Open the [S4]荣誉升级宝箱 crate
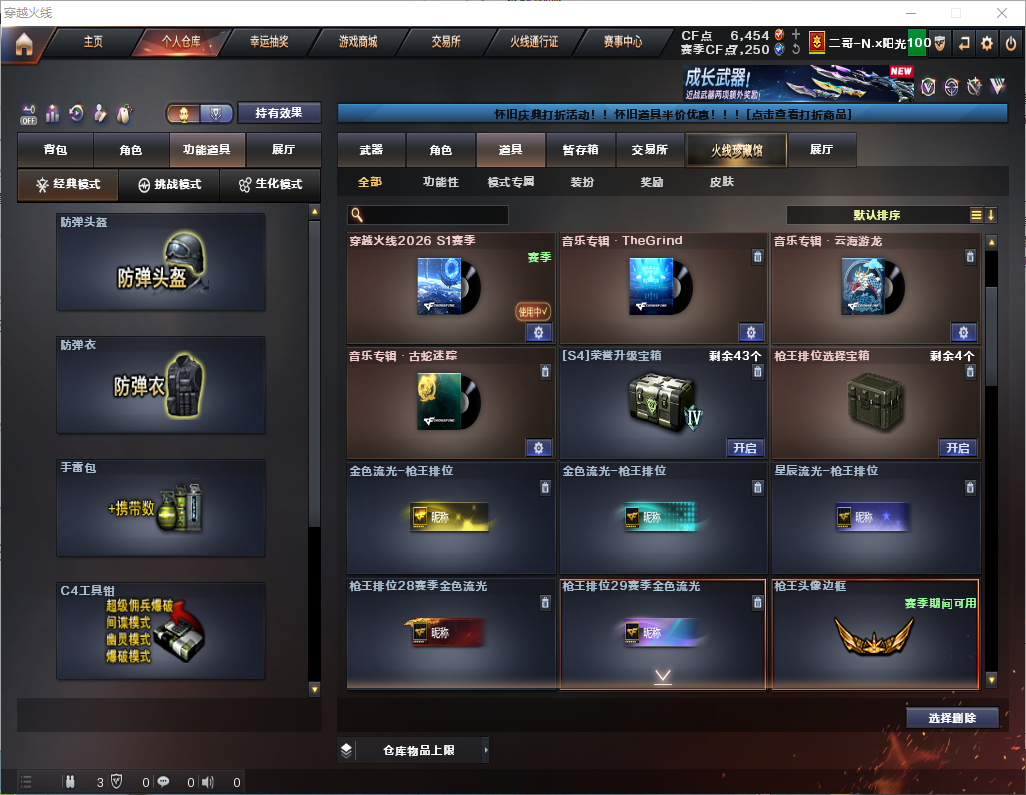This screenshot has width=1026, height=795. (745, 448)
